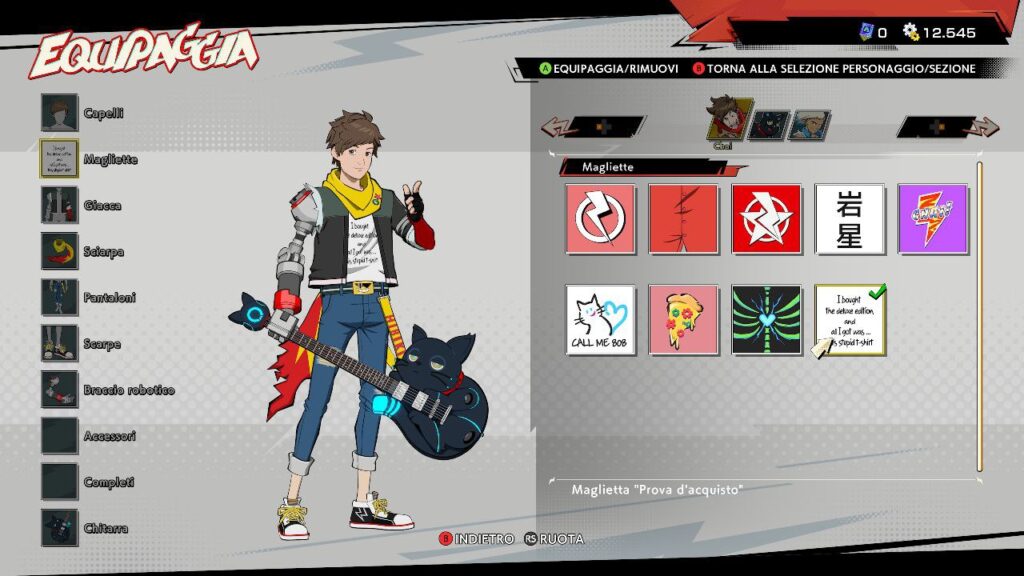Select the green ribcage heart shirt
This screenshot has width=1024, height=576.
click(766, 320)
